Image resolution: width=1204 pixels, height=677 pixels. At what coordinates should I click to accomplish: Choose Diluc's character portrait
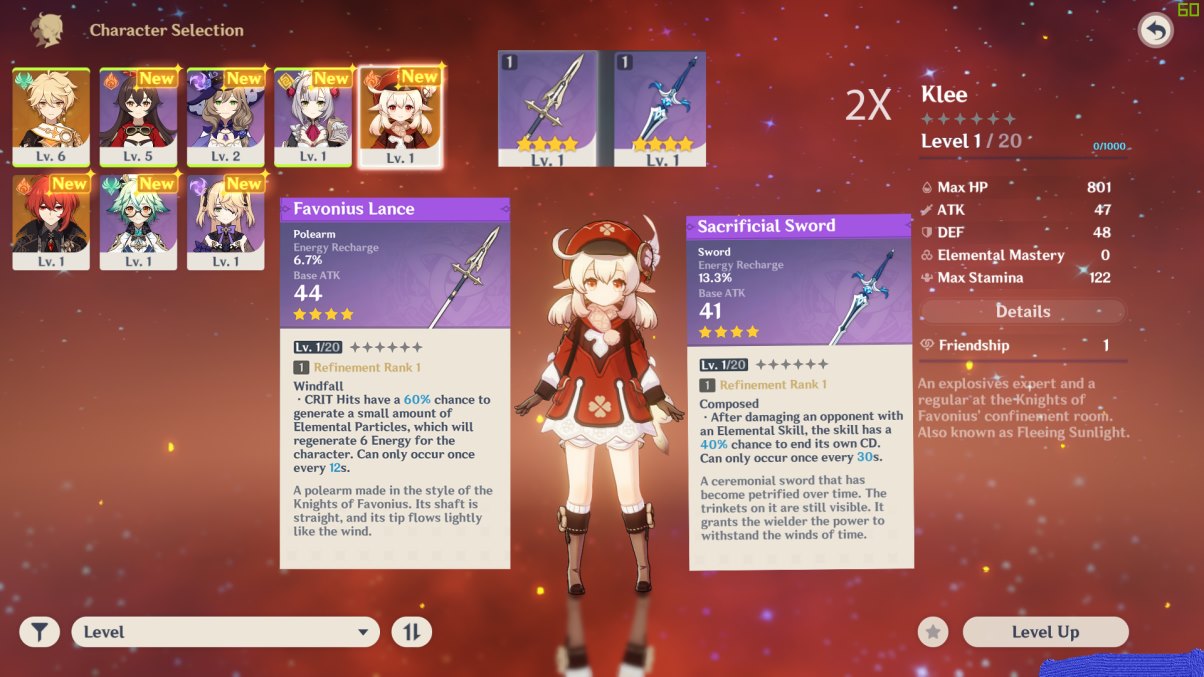[51, 220]
